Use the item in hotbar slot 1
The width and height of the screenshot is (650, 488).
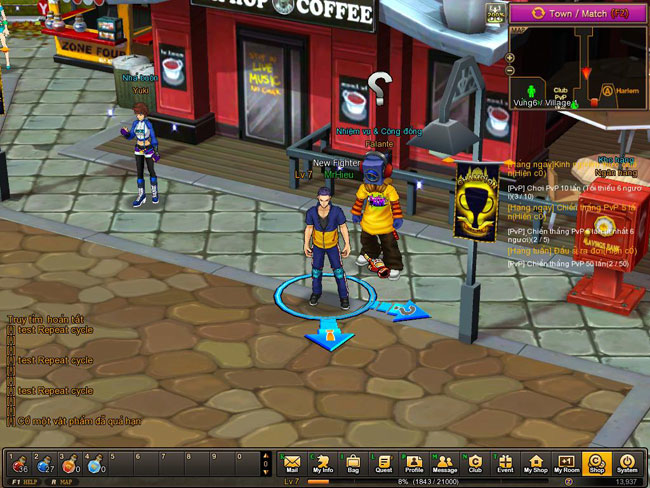[x=20, y=464]
